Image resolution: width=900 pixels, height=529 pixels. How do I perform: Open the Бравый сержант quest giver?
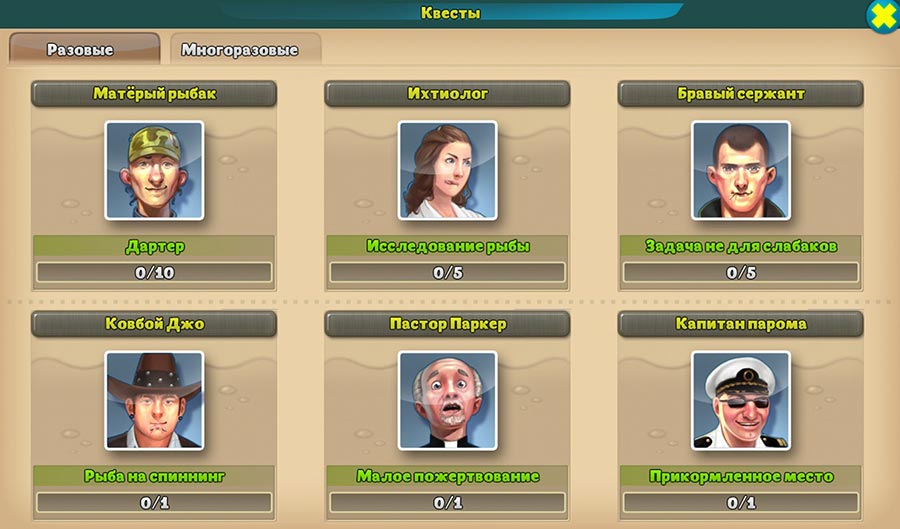[x=740, y=94]
